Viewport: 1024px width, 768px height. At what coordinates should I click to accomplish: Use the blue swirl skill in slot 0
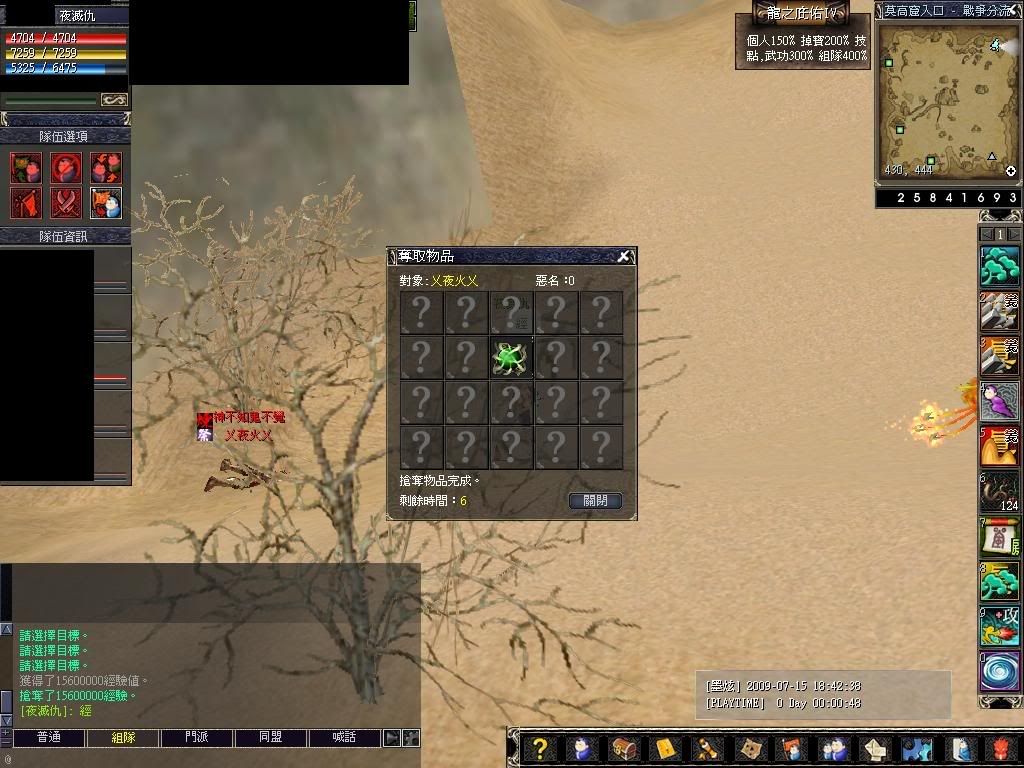tap(999, 671)
